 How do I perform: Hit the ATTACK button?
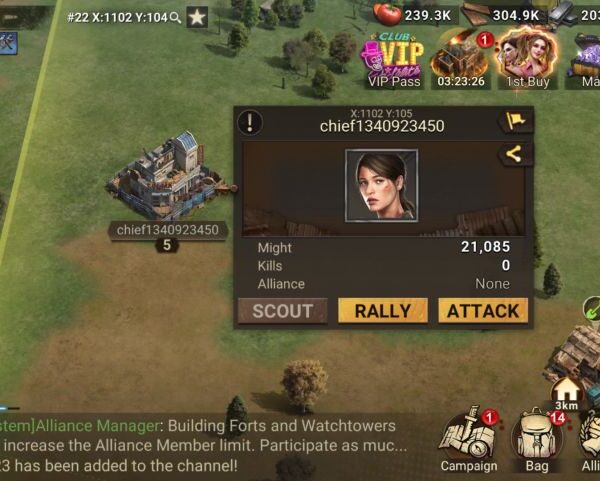483,311
